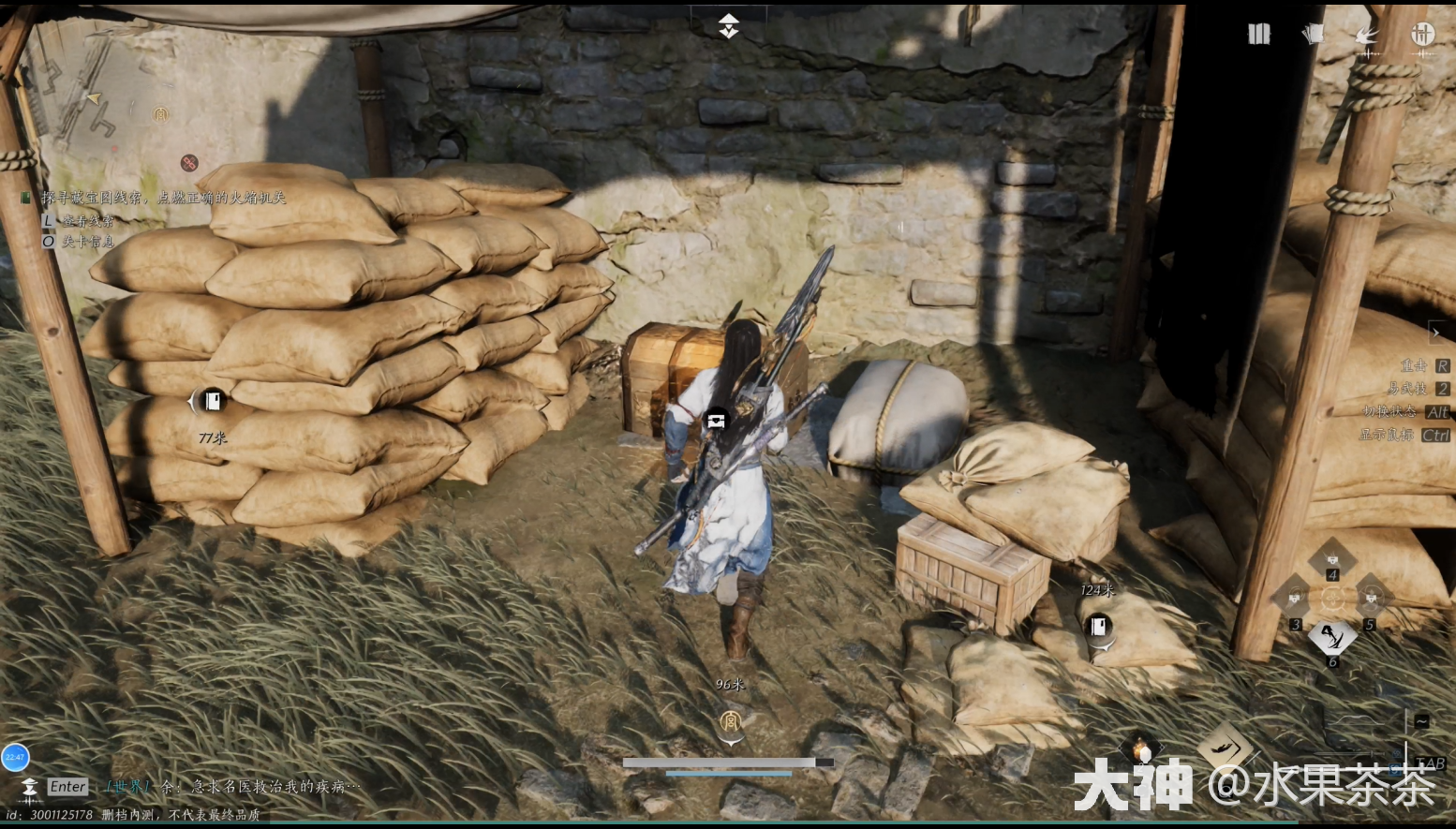Screen dimensions: 1456x829
Task: Expand the dropdown arrows at top center
Action: (728, 26)
